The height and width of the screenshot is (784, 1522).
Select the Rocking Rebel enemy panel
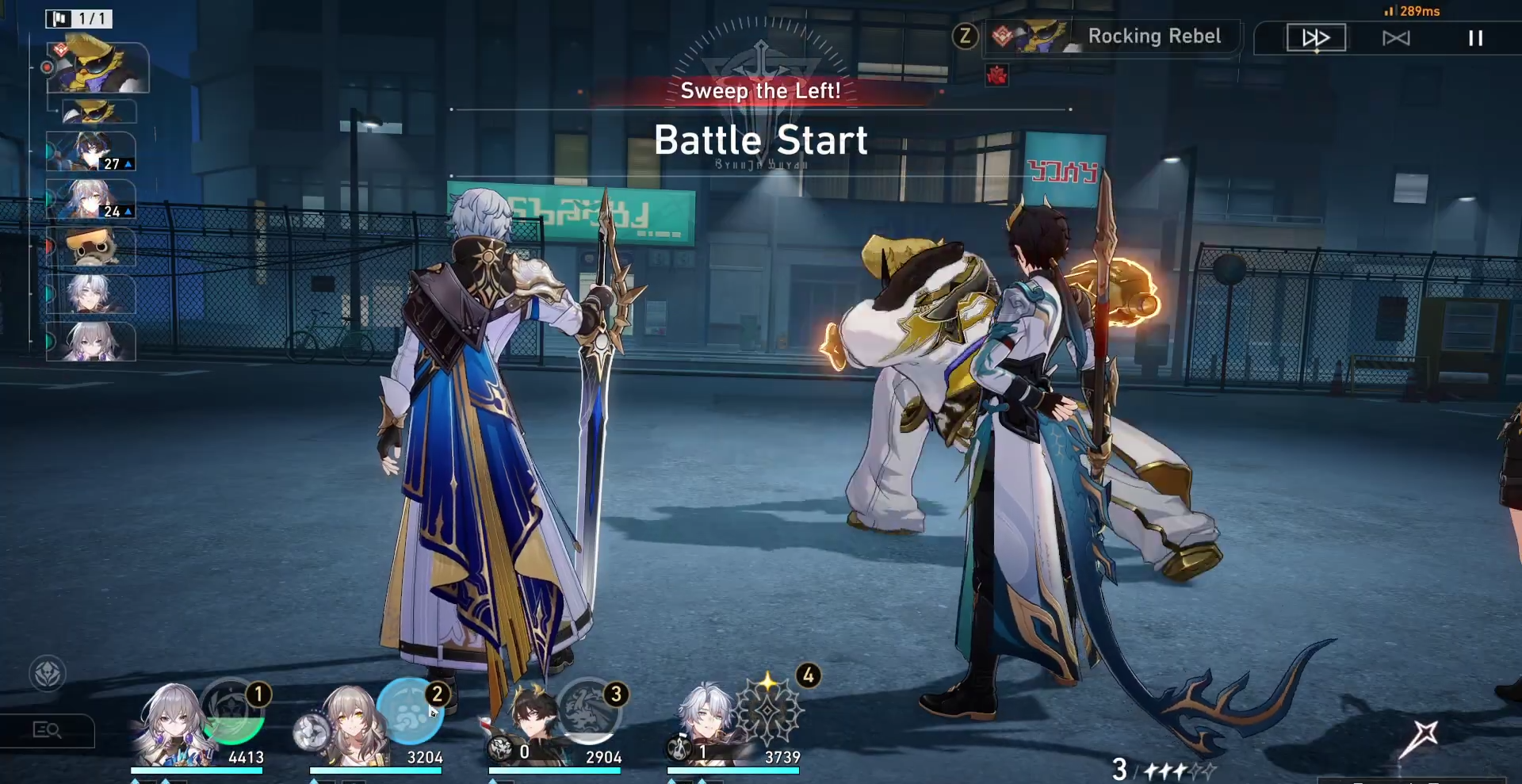tap(1111, 36)
